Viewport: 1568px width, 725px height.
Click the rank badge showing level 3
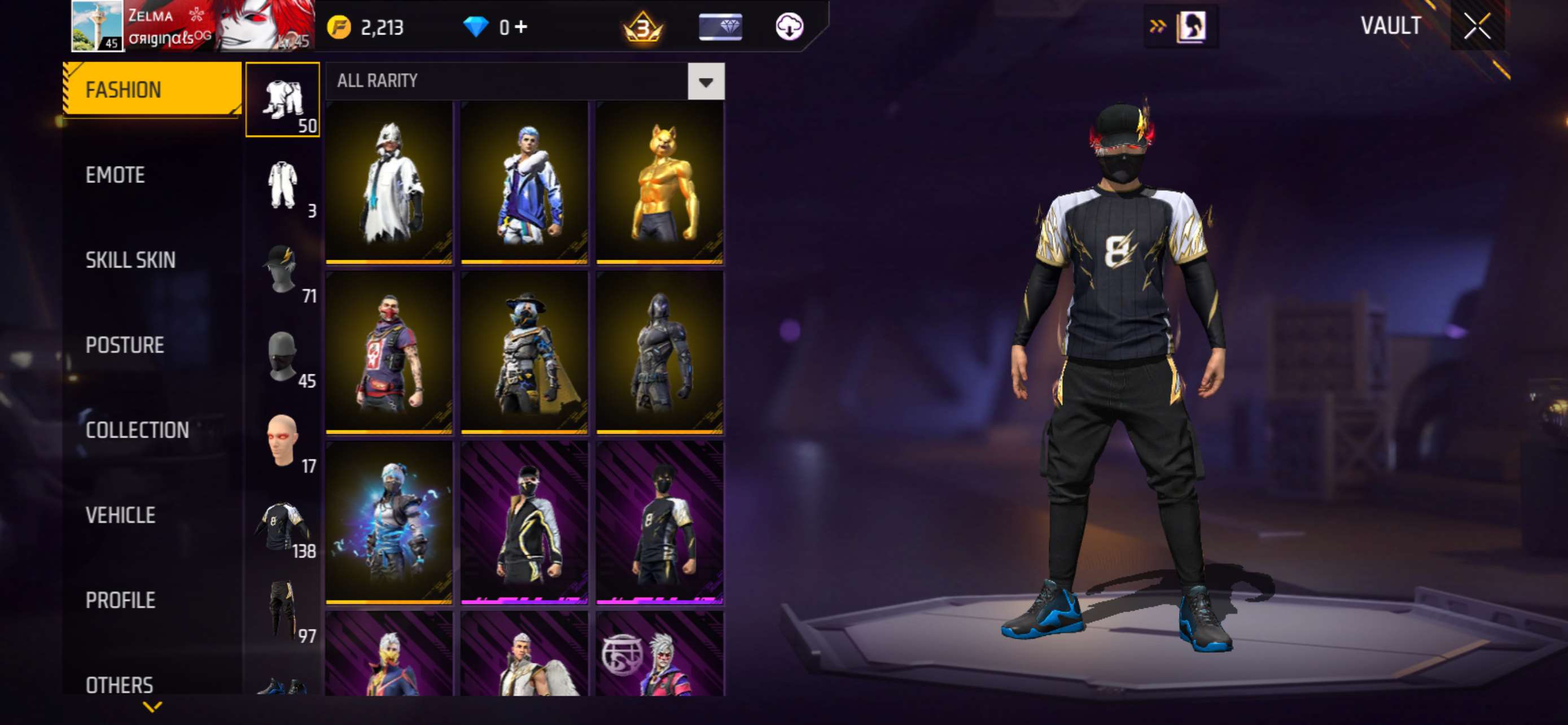pyautogui.click(x=642, y=27)
